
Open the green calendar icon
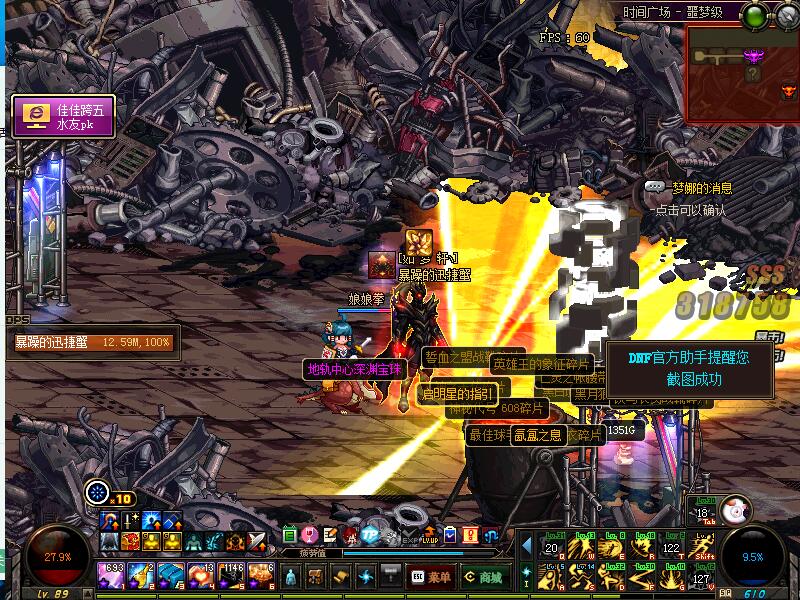[x=289, y=536]
